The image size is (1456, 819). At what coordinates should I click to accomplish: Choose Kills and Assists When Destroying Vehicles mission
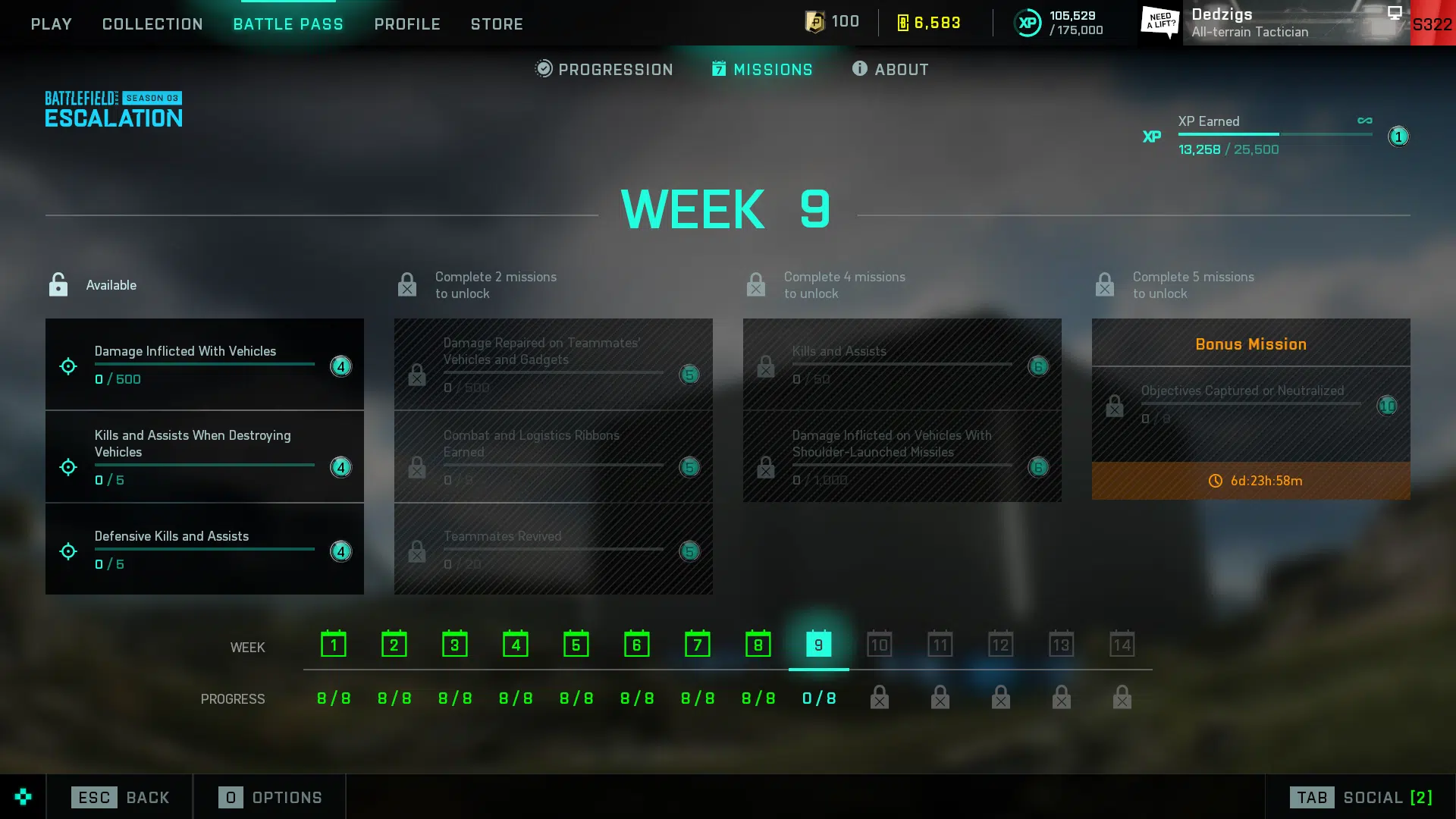point(204,457)
